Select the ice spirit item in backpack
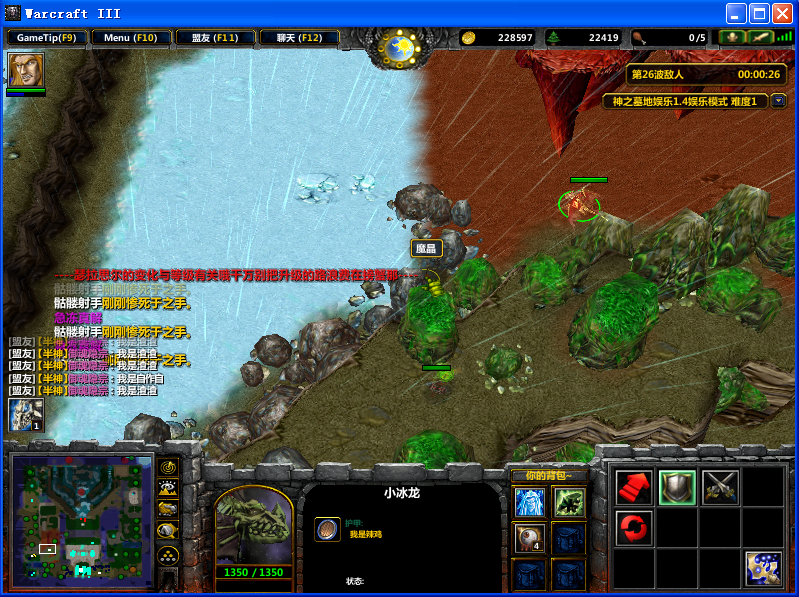The image size is (799, 597). [529, 502]
